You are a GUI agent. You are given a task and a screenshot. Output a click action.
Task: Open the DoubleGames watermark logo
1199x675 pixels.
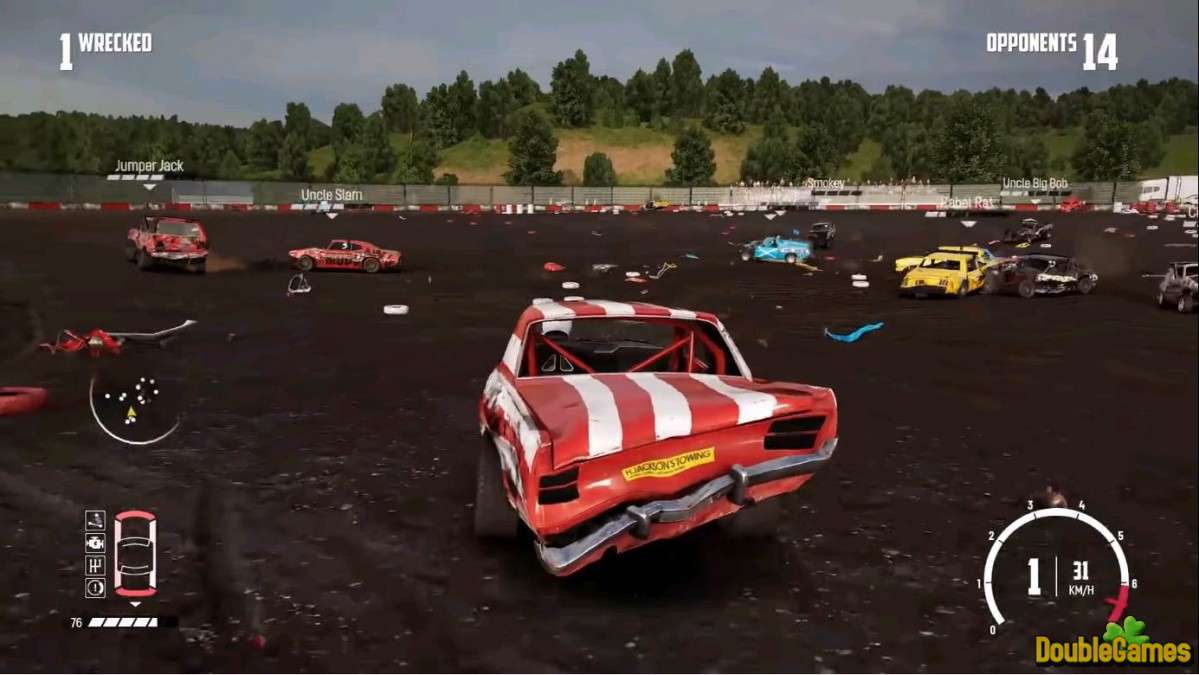(1113, 645)
